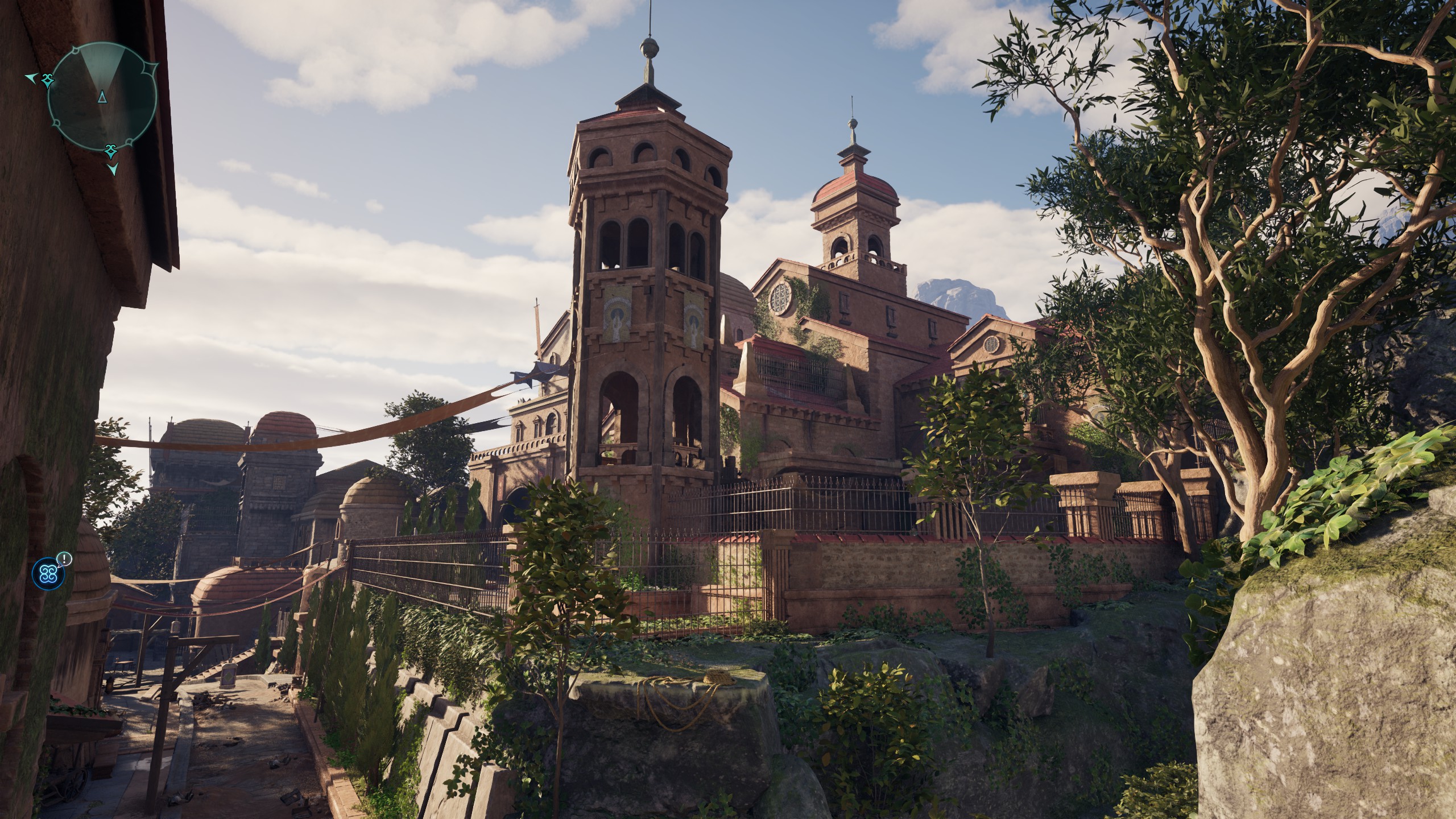Viewport: 1456px width, 819px height.
Task: Open the exclamation notification bubble
Action: [x=65, y=560]
